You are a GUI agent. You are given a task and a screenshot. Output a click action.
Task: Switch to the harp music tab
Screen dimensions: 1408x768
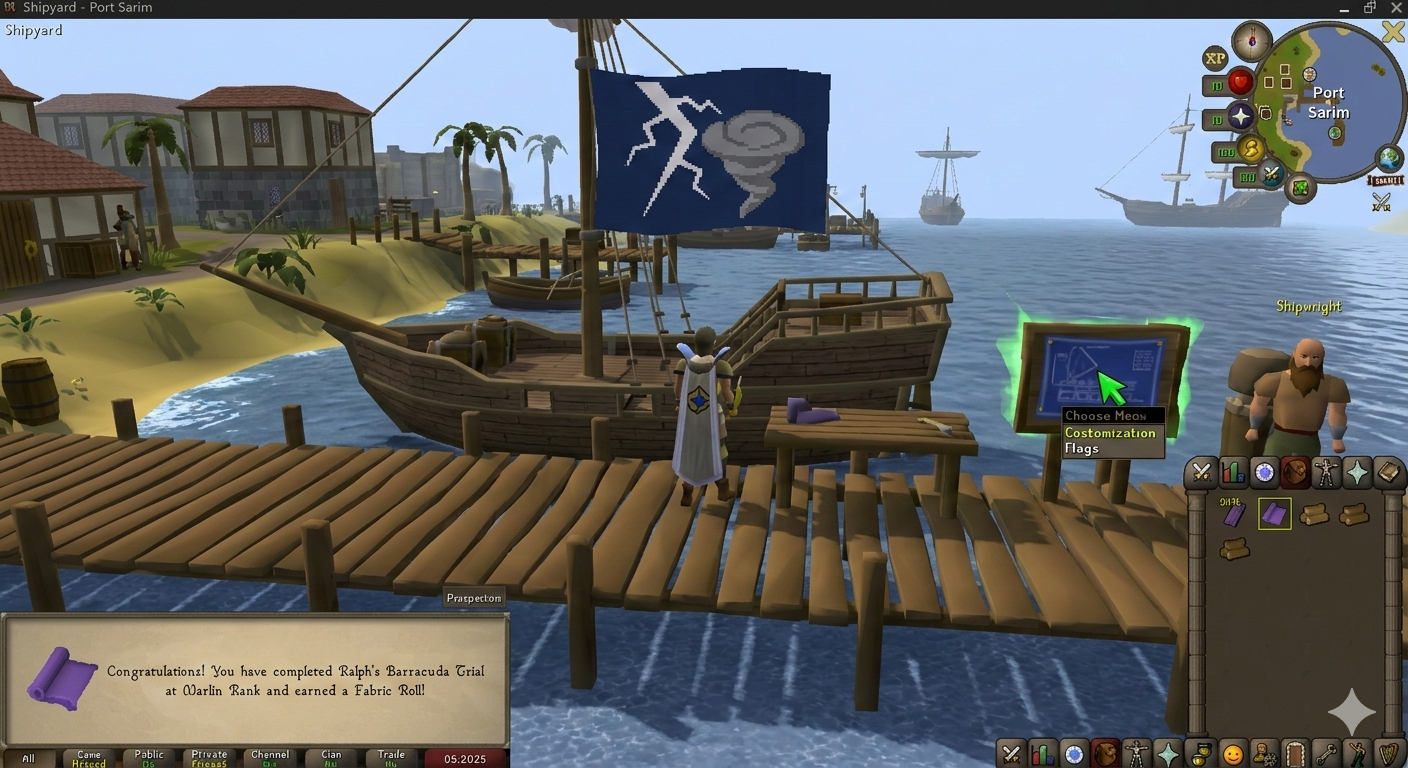click(x=1388, y=753)
